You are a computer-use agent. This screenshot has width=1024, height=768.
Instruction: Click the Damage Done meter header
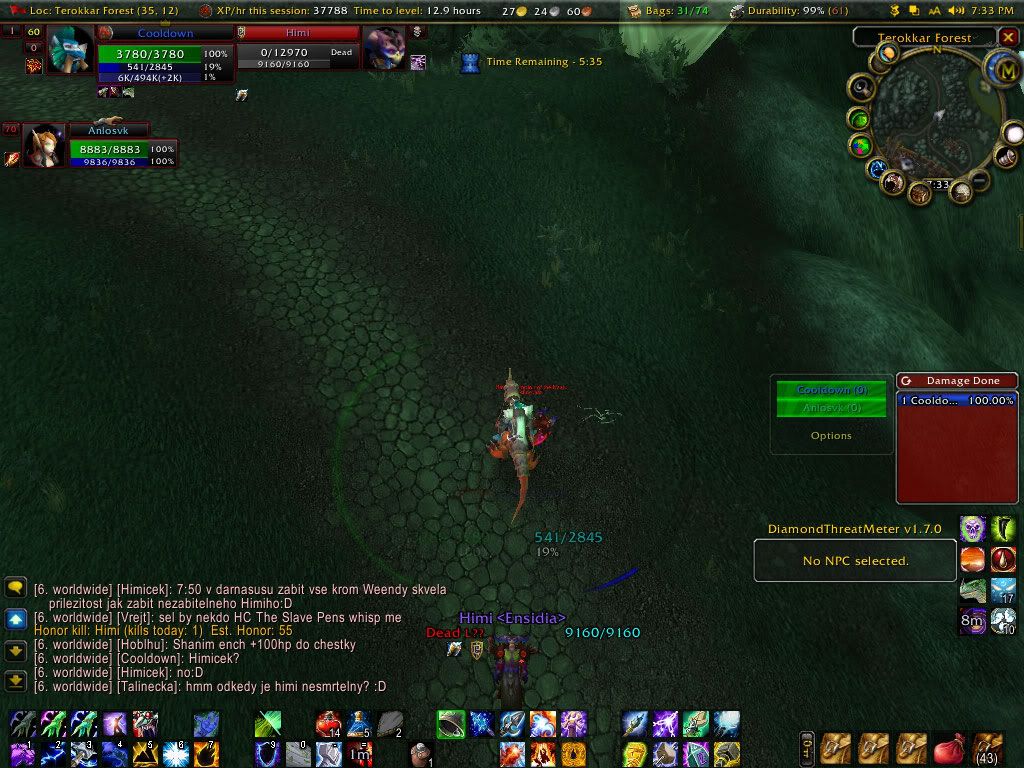956,380
